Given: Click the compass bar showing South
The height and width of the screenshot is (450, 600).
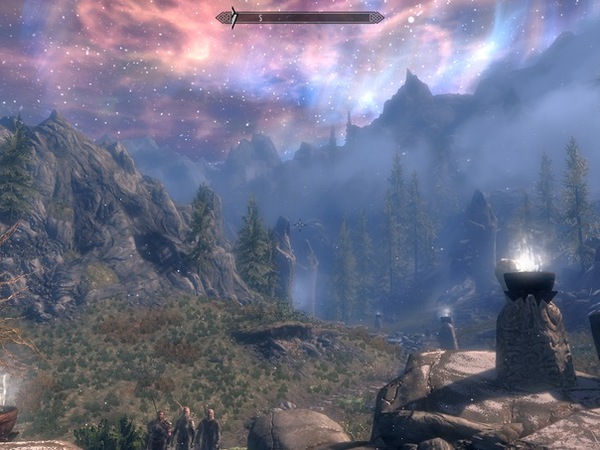Looking at the screenshot, I should [300, 17].
